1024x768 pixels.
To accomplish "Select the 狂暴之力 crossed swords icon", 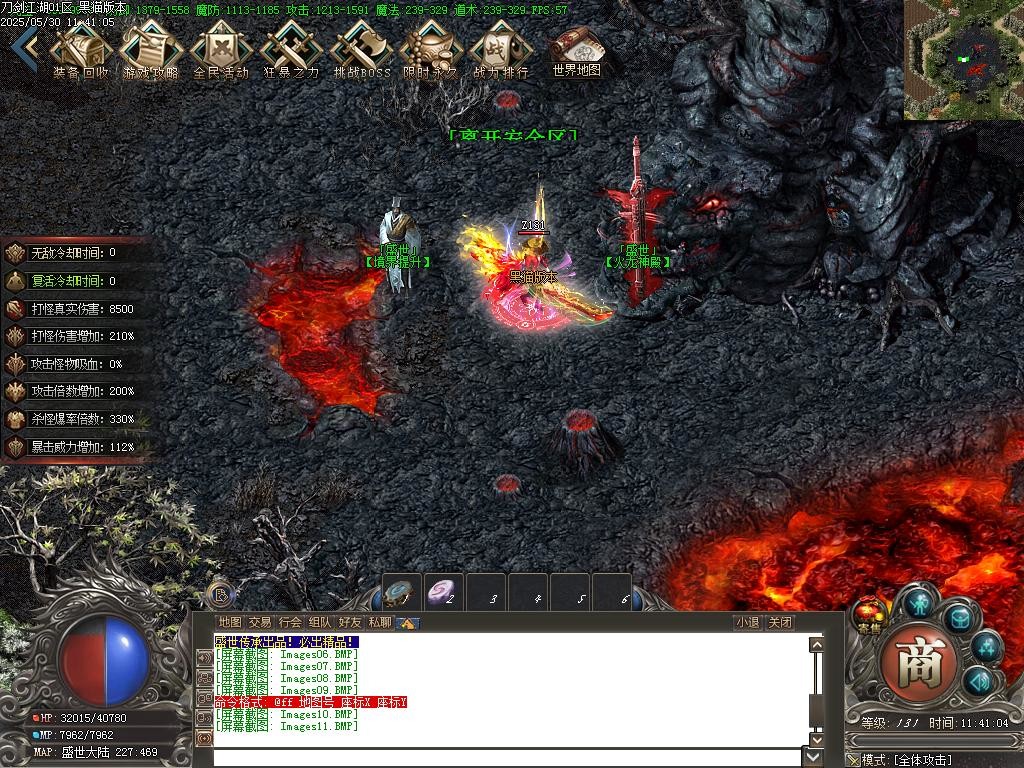I will coord(291,49).
